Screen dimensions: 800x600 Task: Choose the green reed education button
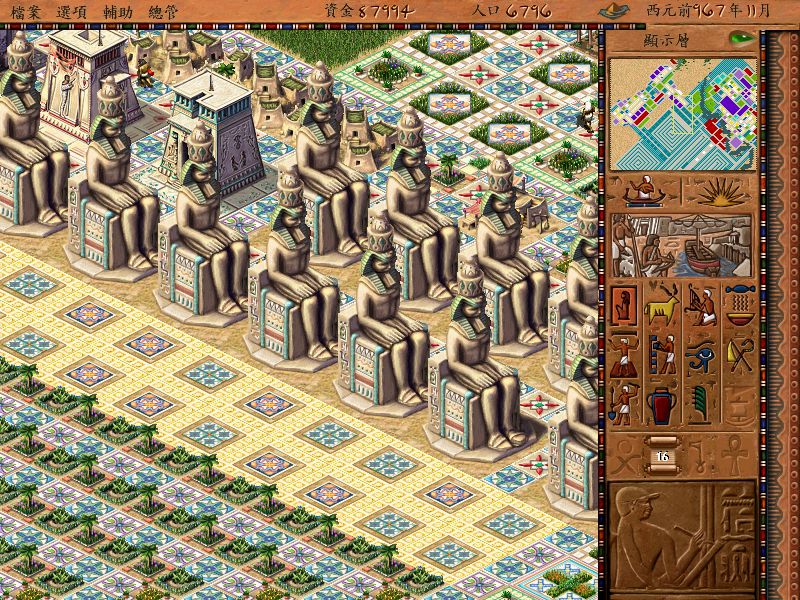(x=701, y=404)
